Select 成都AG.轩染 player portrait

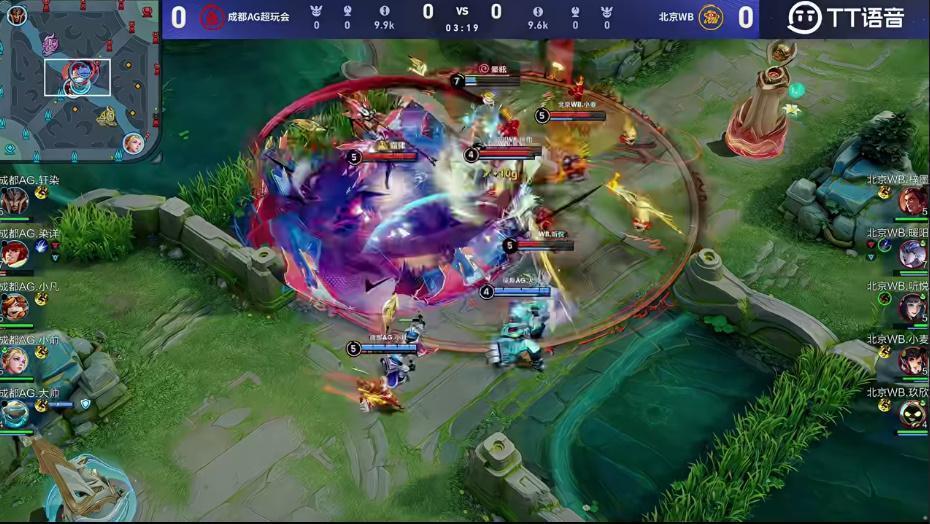[14, 202]
